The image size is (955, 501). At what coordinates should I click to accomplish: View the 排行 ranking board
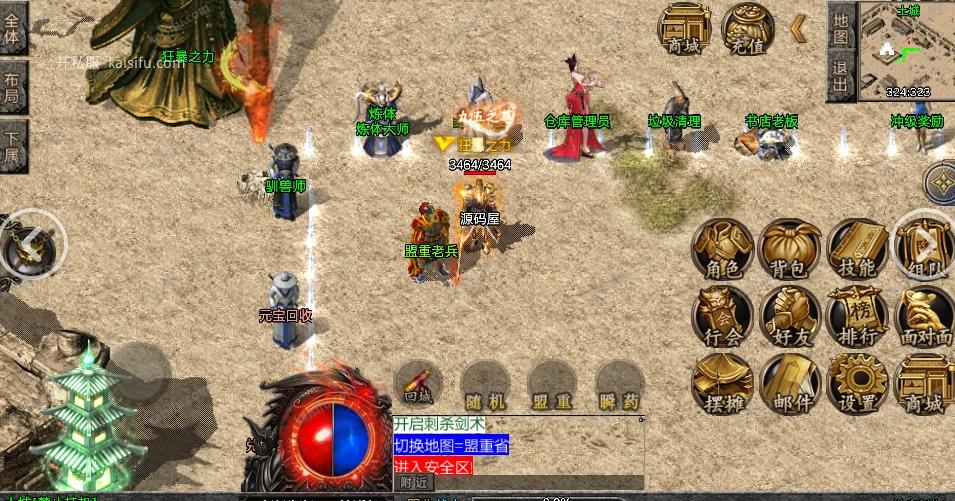[857, 317]
